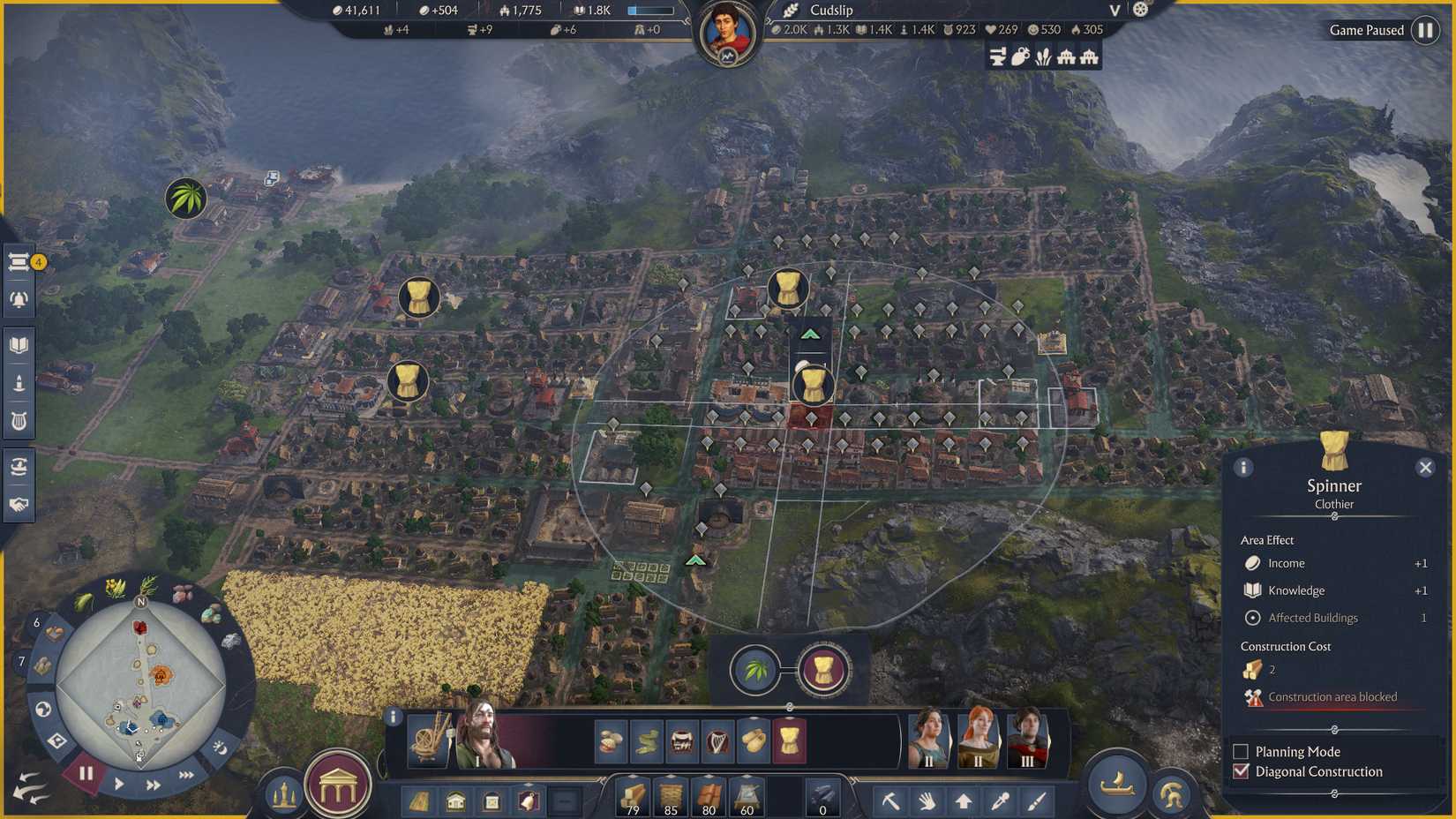Expand the construction materials panel chevron
The image size is (1456, 819).
(x=603, y=778)
